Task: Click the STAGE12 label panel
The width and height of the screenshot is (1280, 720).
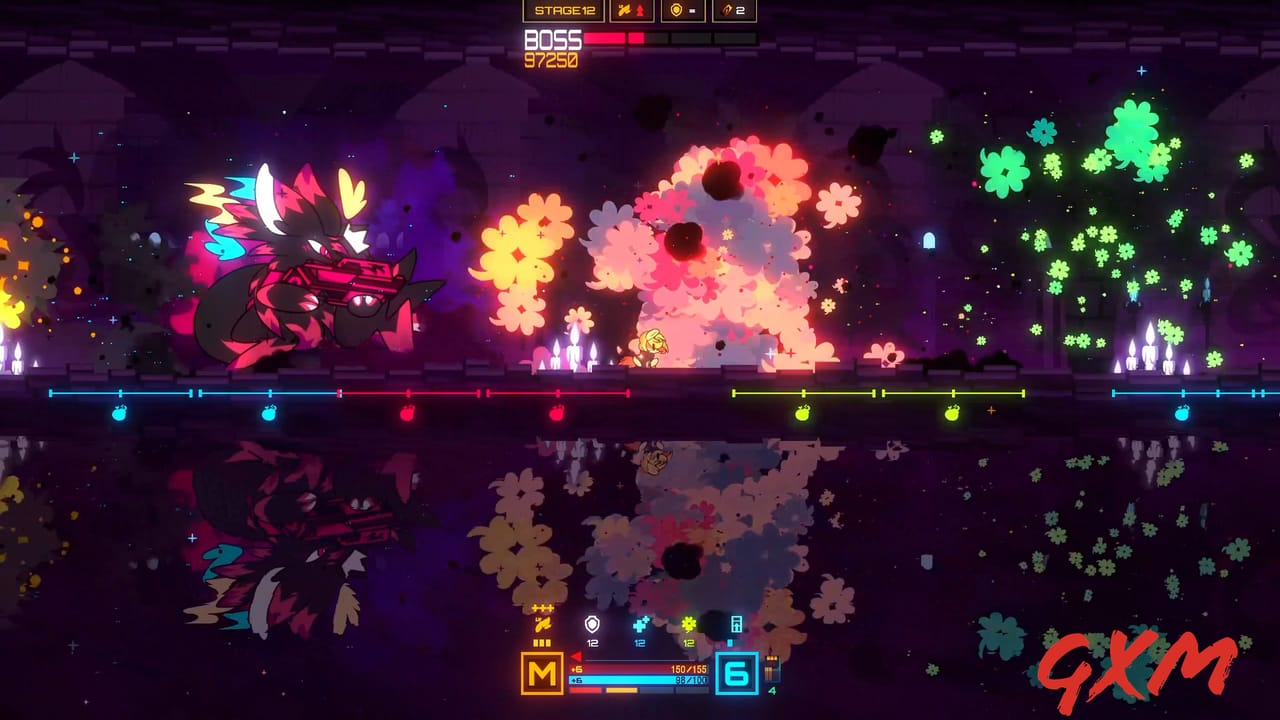Action: 565,10
